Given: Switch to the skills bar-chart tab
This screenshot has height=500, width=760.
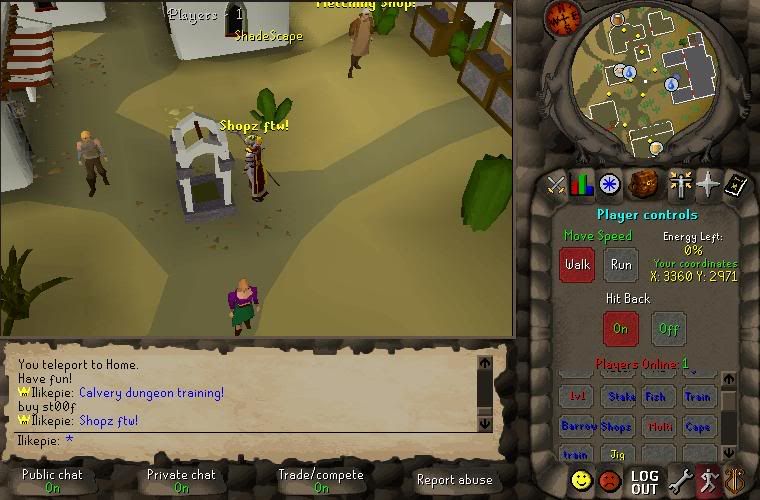Looking at the screenshot, I should click(x=582, y=185).
